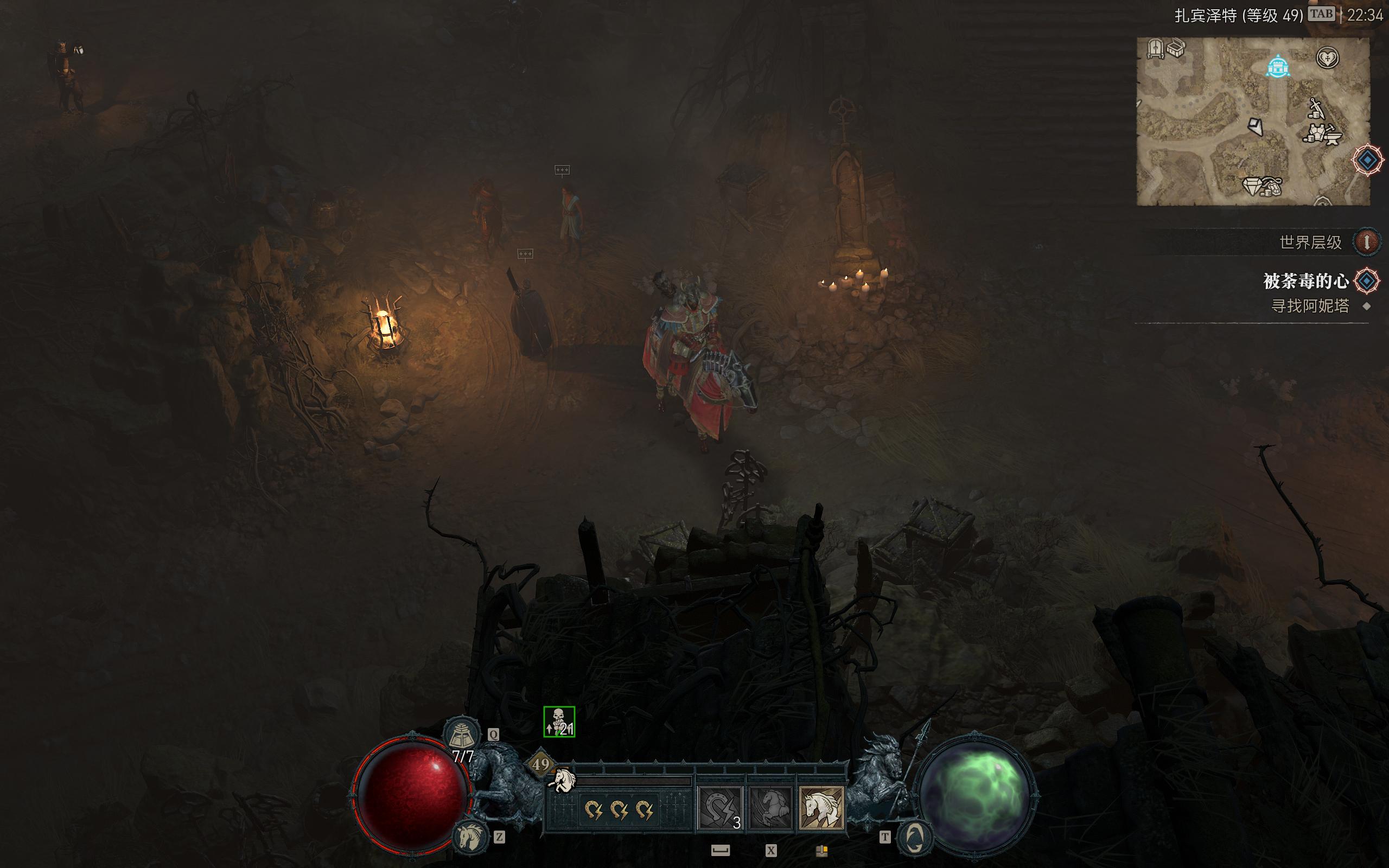Dismount using the horse head icon
Screen dimensions: 1389x868
point(469,838)
